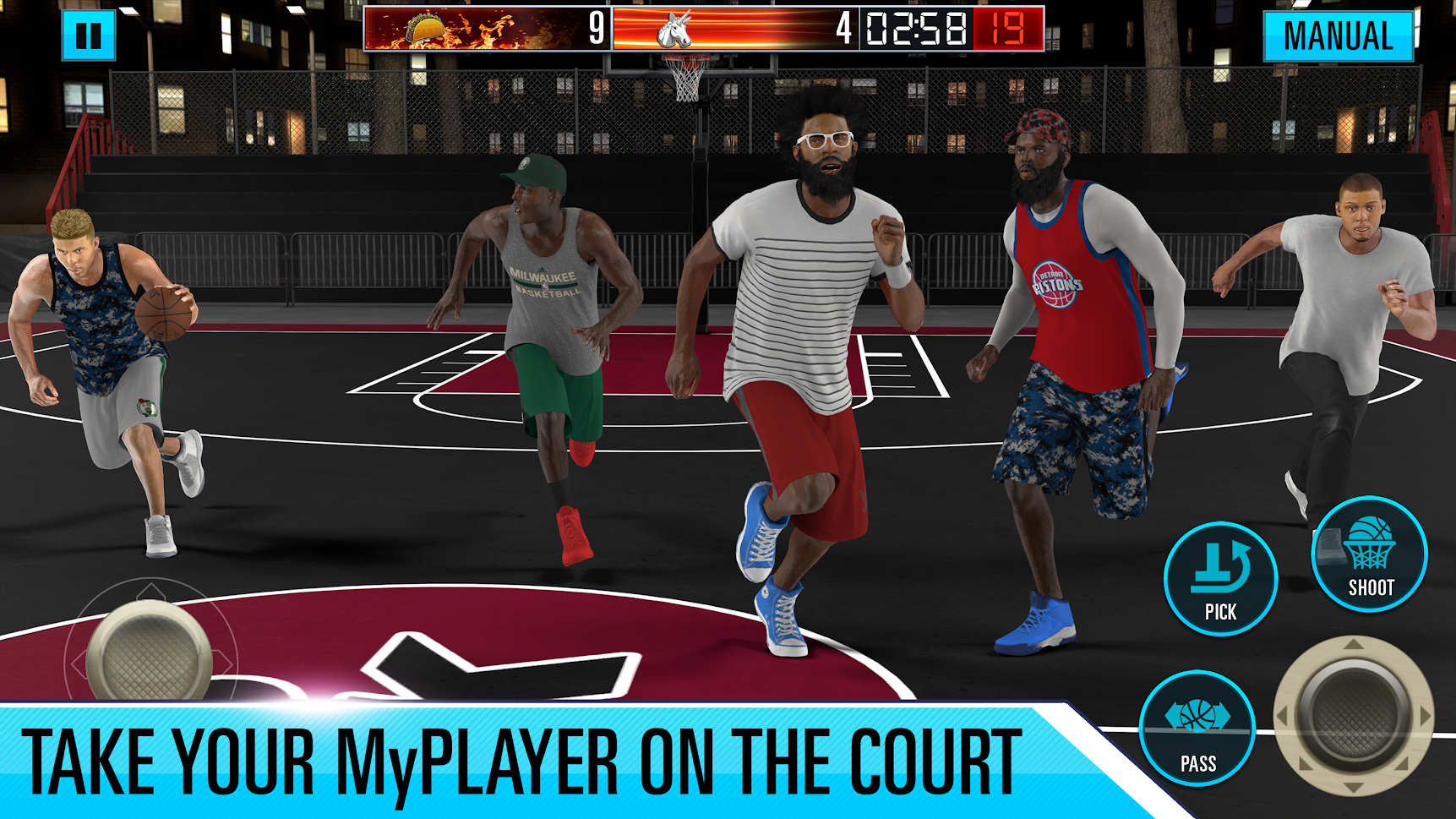The image size is (1456, 819).
Task: Switch camera by tapping MANUAL toggle
Action: point(1338,36)
